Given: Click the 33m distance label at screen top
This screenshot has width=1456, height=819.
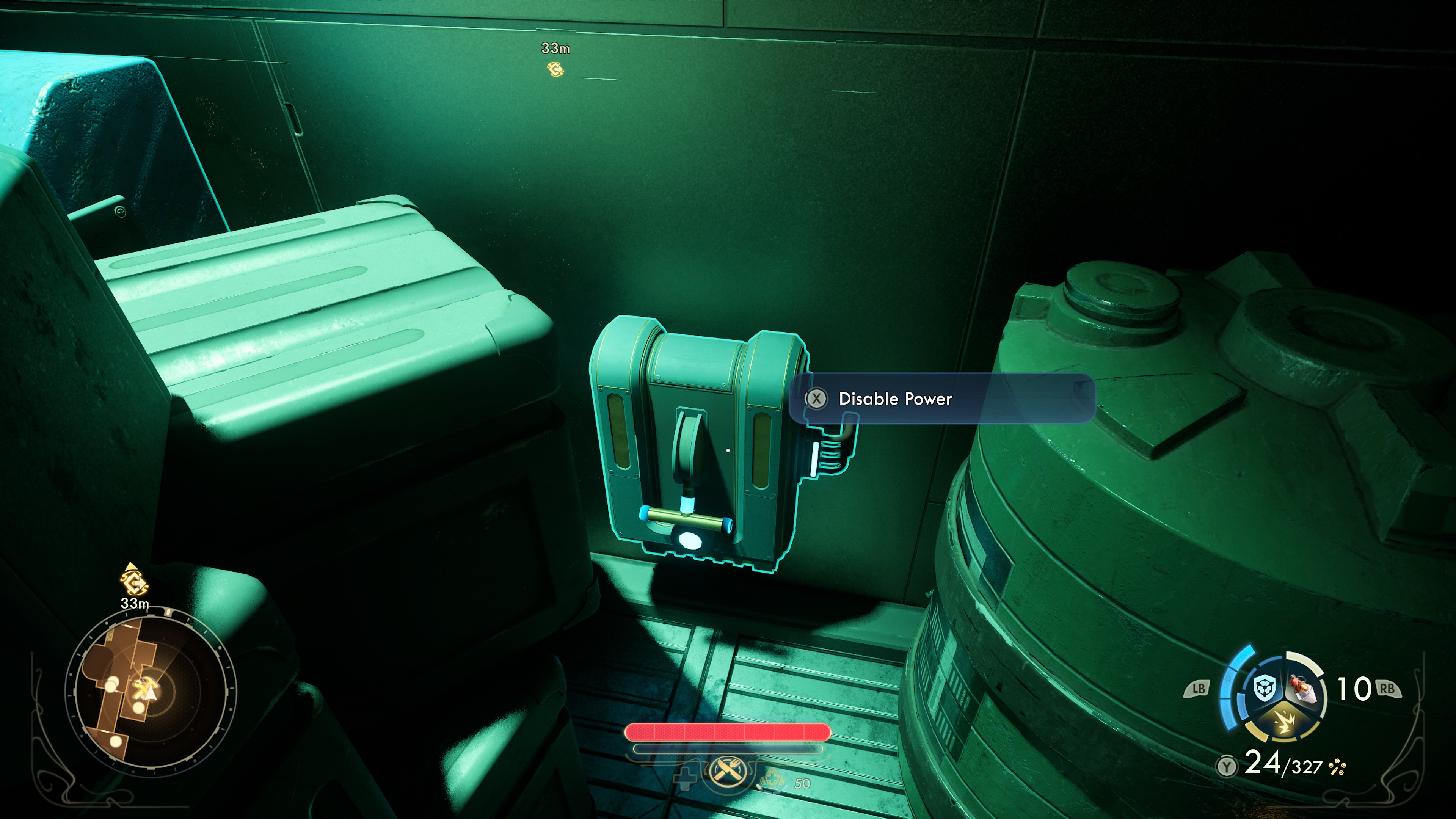Looking at the screenshot, I should (x=555, y=49).
